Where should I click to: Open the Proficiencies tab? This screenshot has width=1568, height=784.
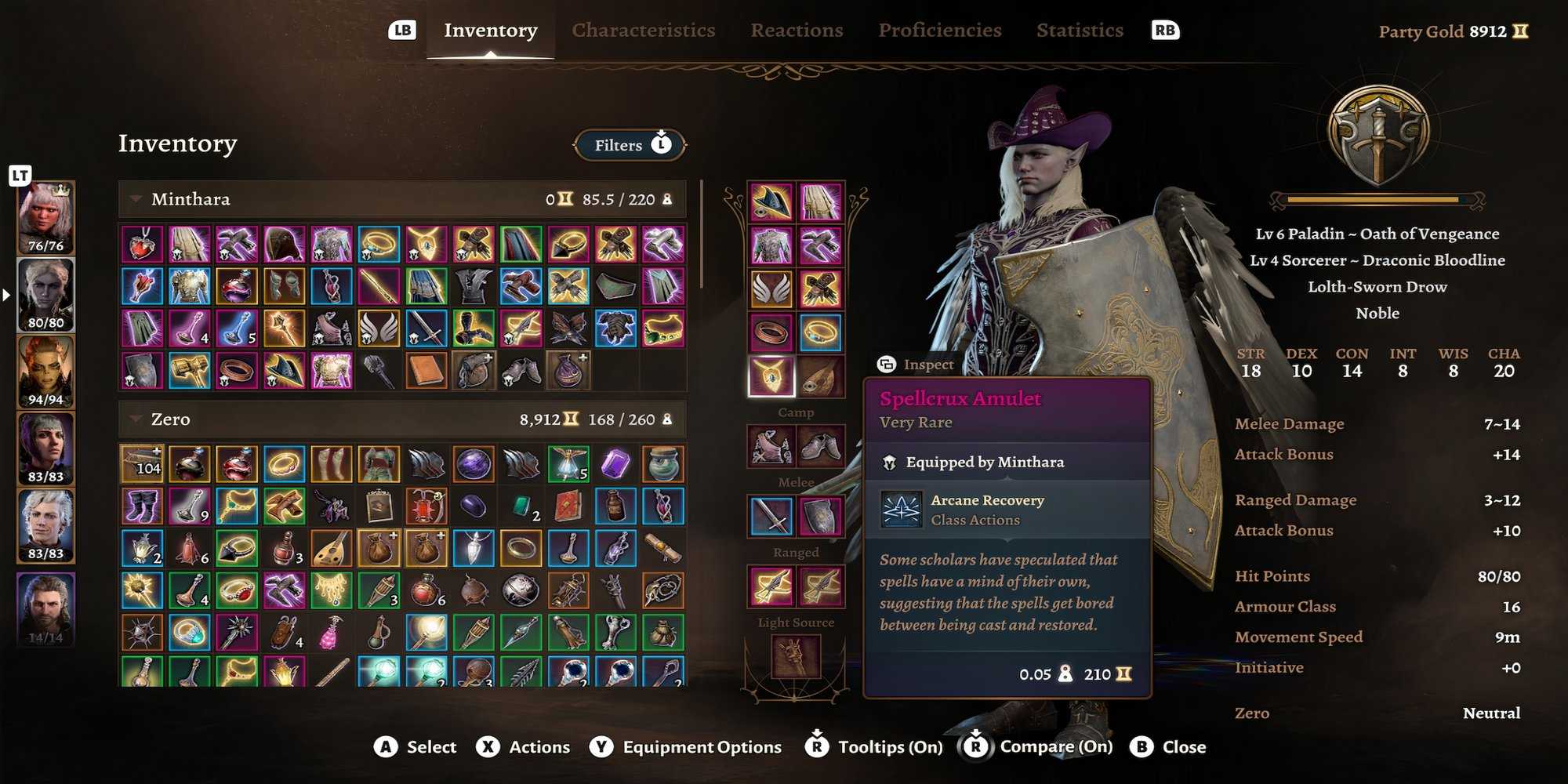[x=941, y=30]
